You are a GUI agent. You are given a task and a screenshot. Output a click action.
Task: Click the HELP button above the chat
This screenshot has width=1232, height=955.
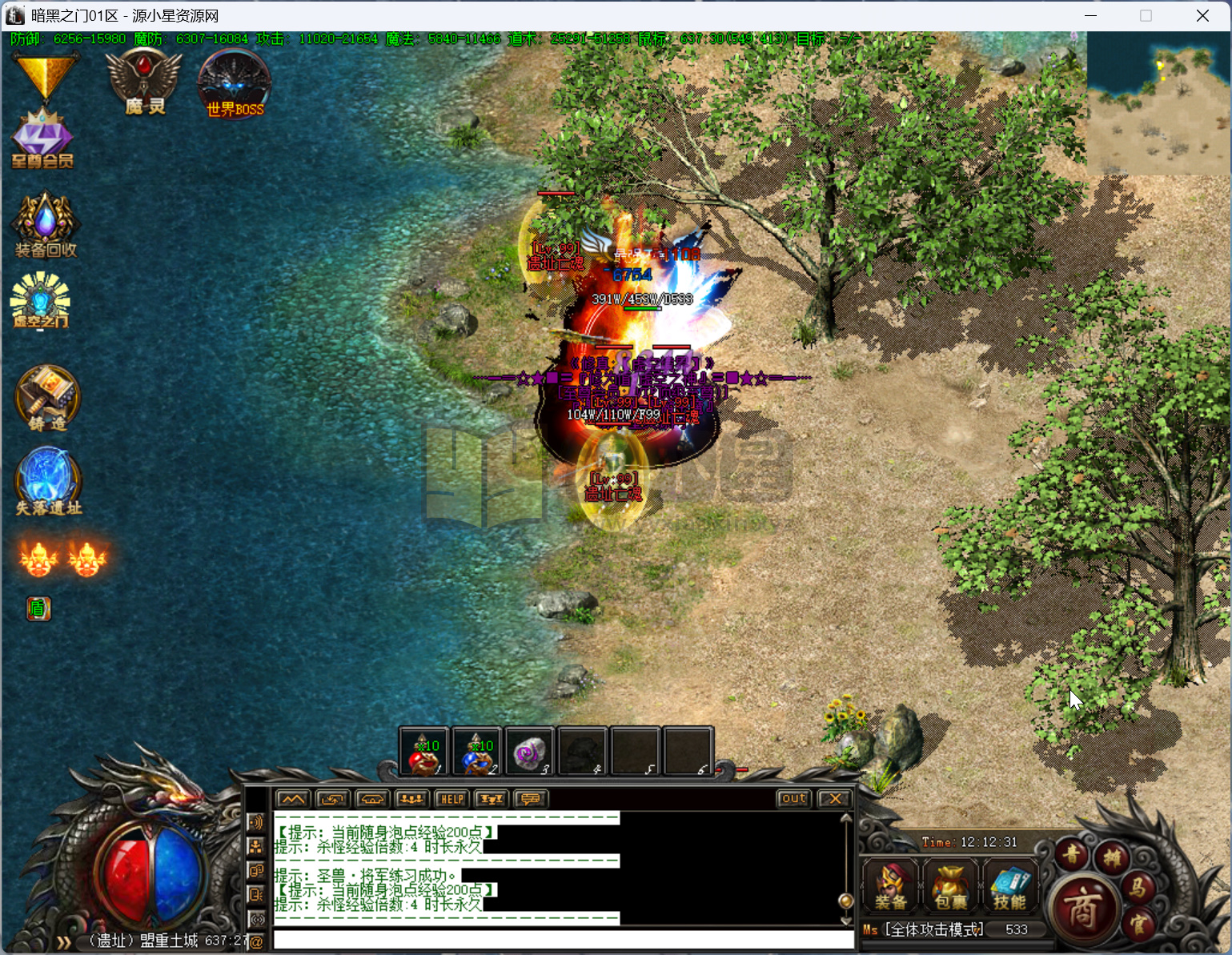[x=451, y=799]
